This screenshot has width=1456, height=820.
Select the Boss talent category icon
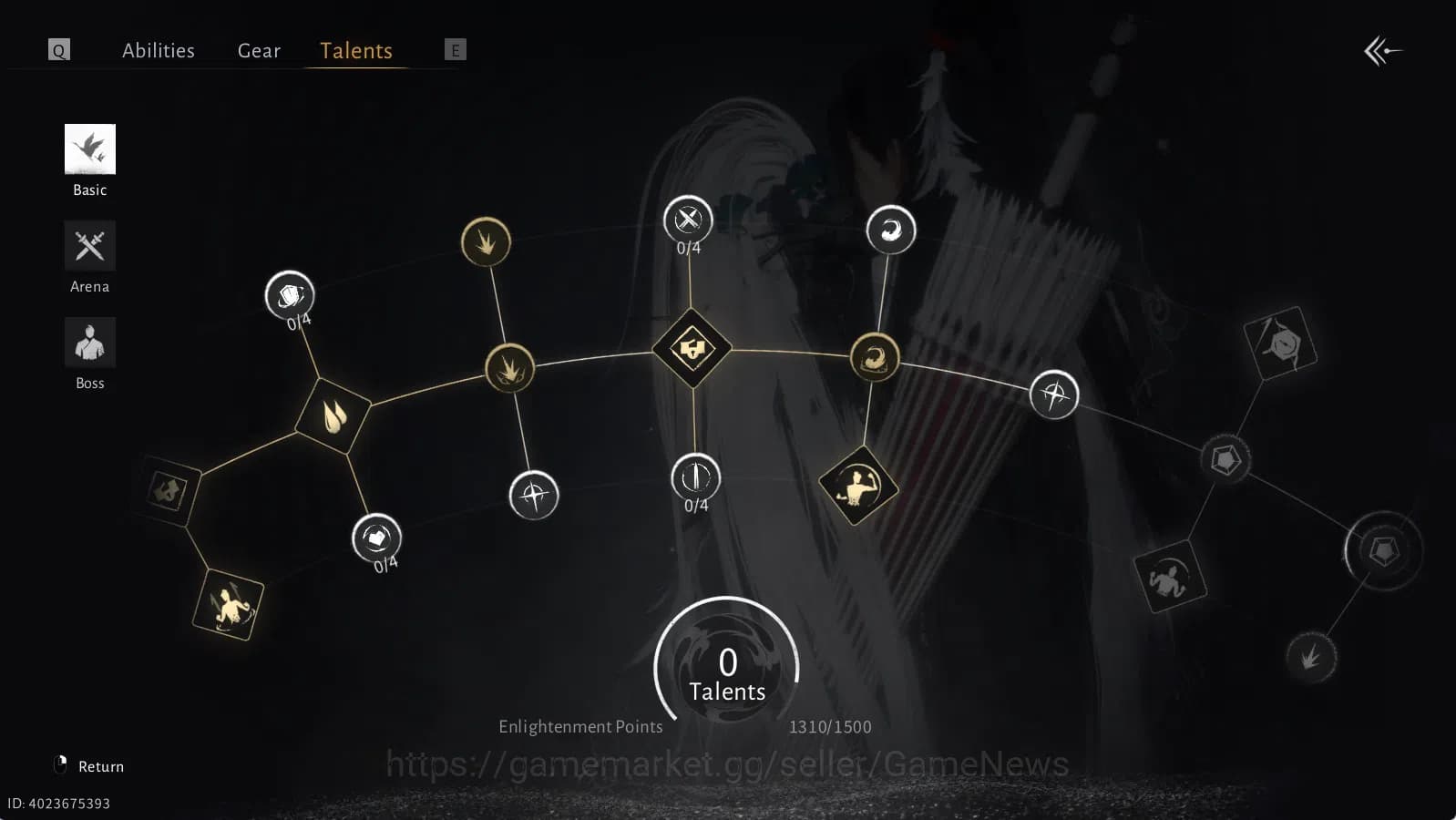tap(89, 342)
